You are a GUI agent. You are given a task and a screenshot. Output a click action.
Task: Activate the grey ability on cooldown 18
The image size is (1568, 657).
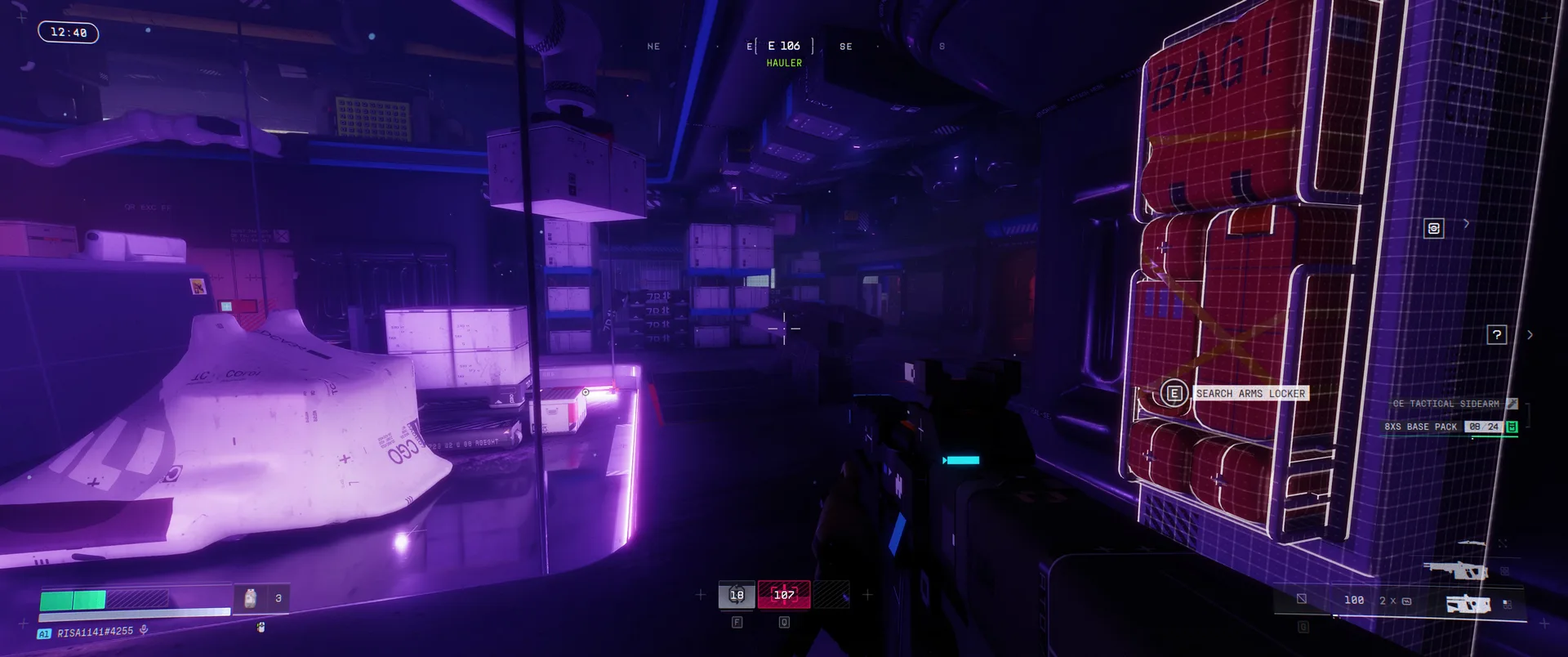coord(736,595)
